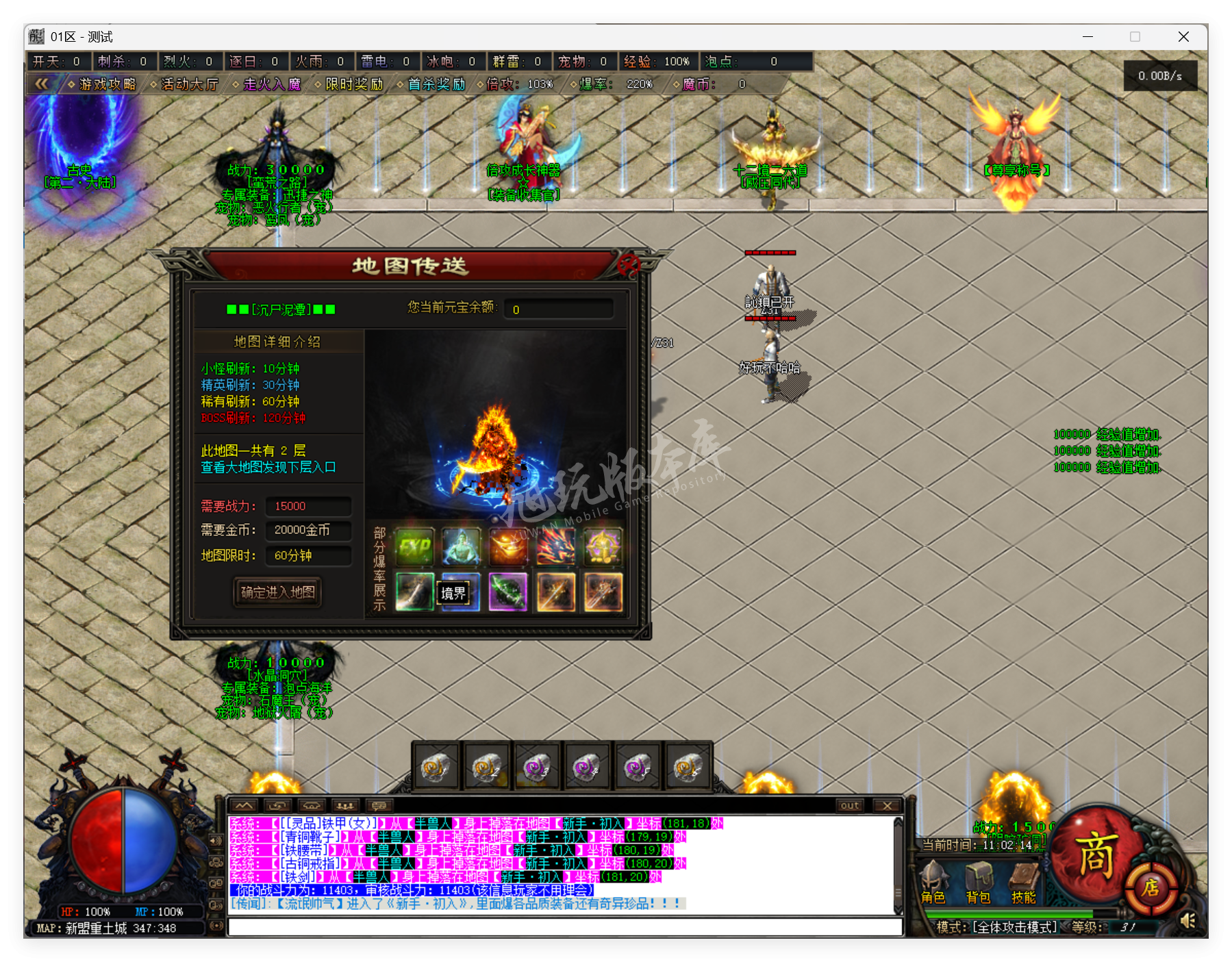Click the 确定进入地图 confirm button

tap(276, 593)
